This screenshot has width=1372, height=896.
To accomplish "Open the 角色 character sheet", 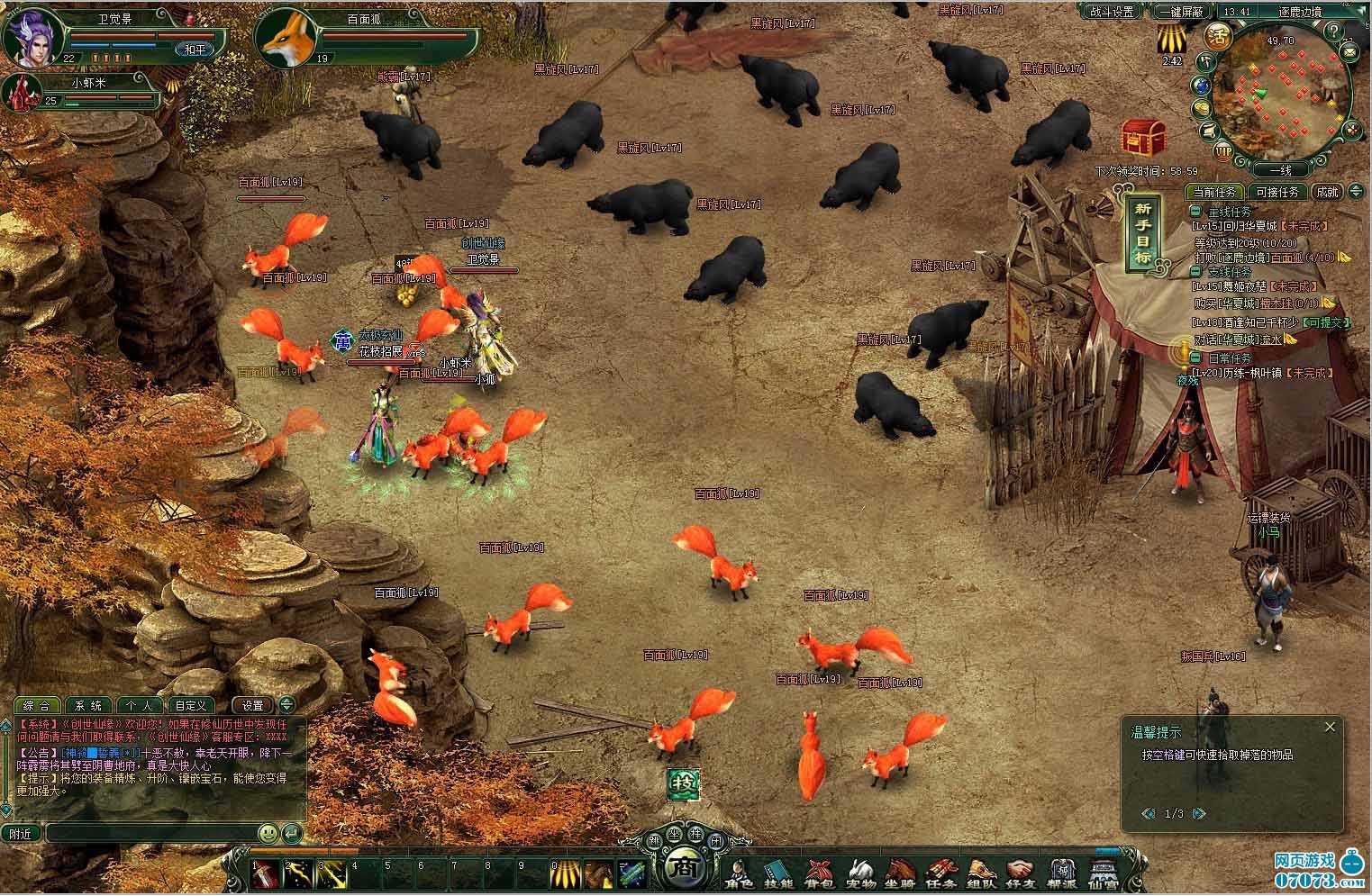I will click(740, 873).
